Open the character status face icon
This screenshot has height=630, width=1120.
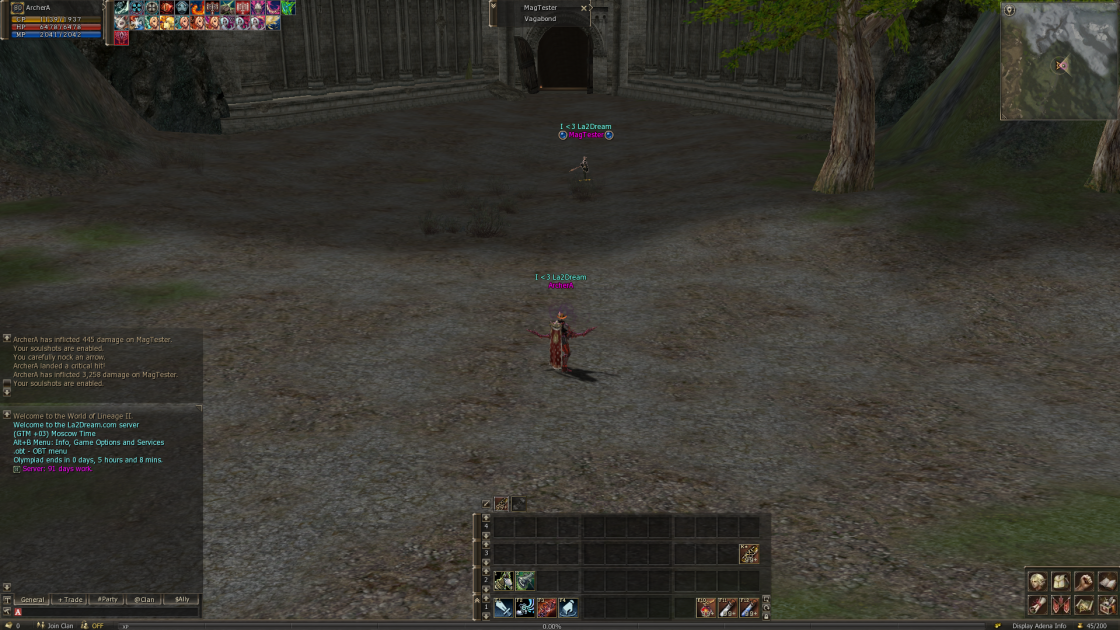pos(1037,582)
